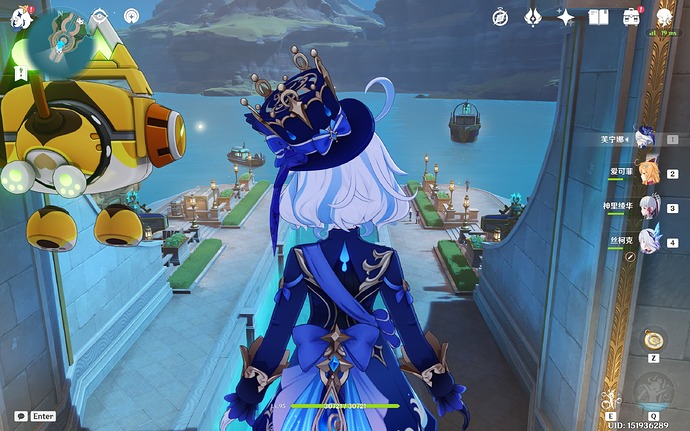Screen dimensions: 690x431
Task: Switch to party member 丝柯克
Action: pyautogui.click(x=648, y=242)
